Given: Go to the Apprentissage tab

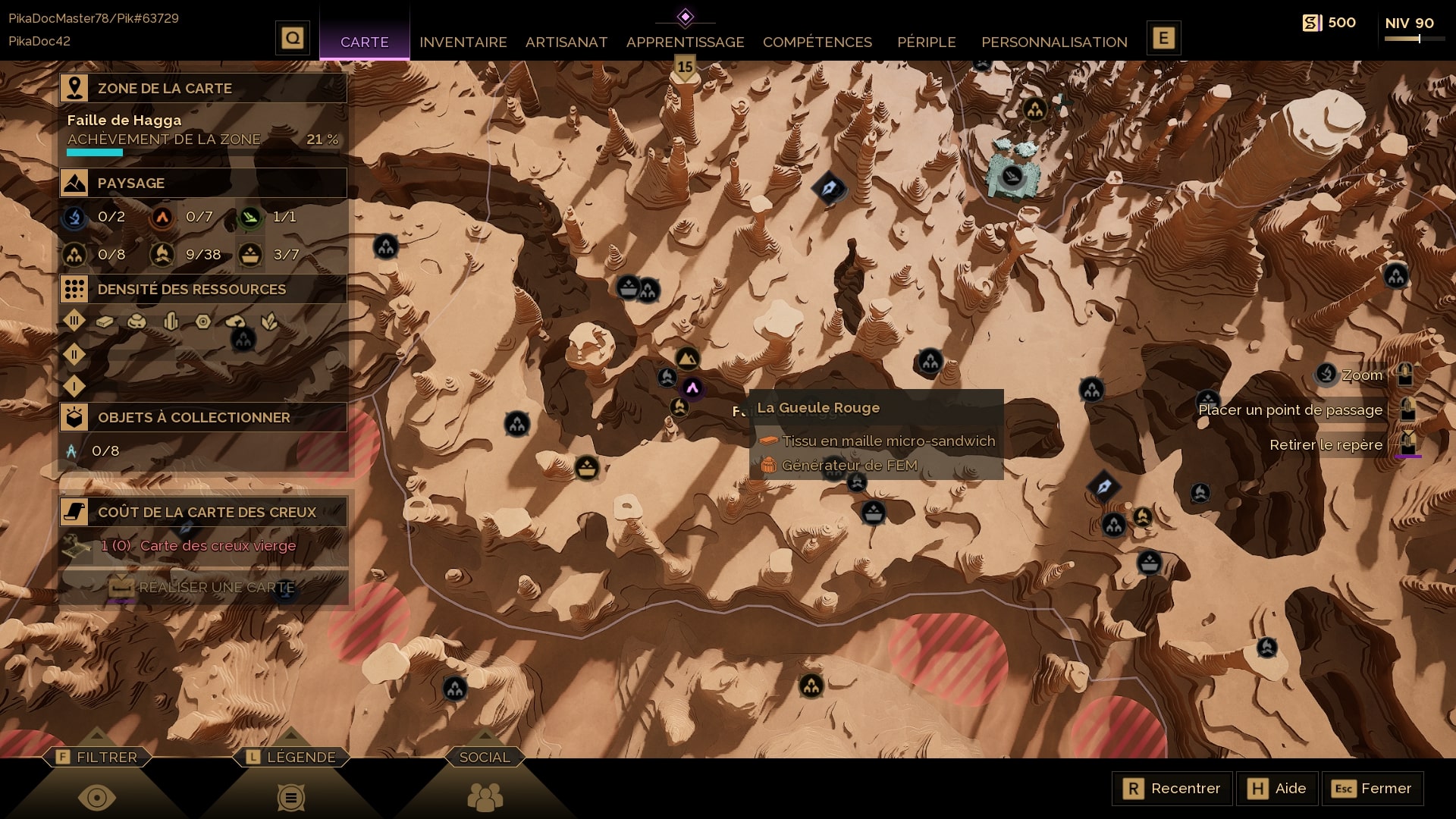Looking at the screenshot, I should [685, 42].
